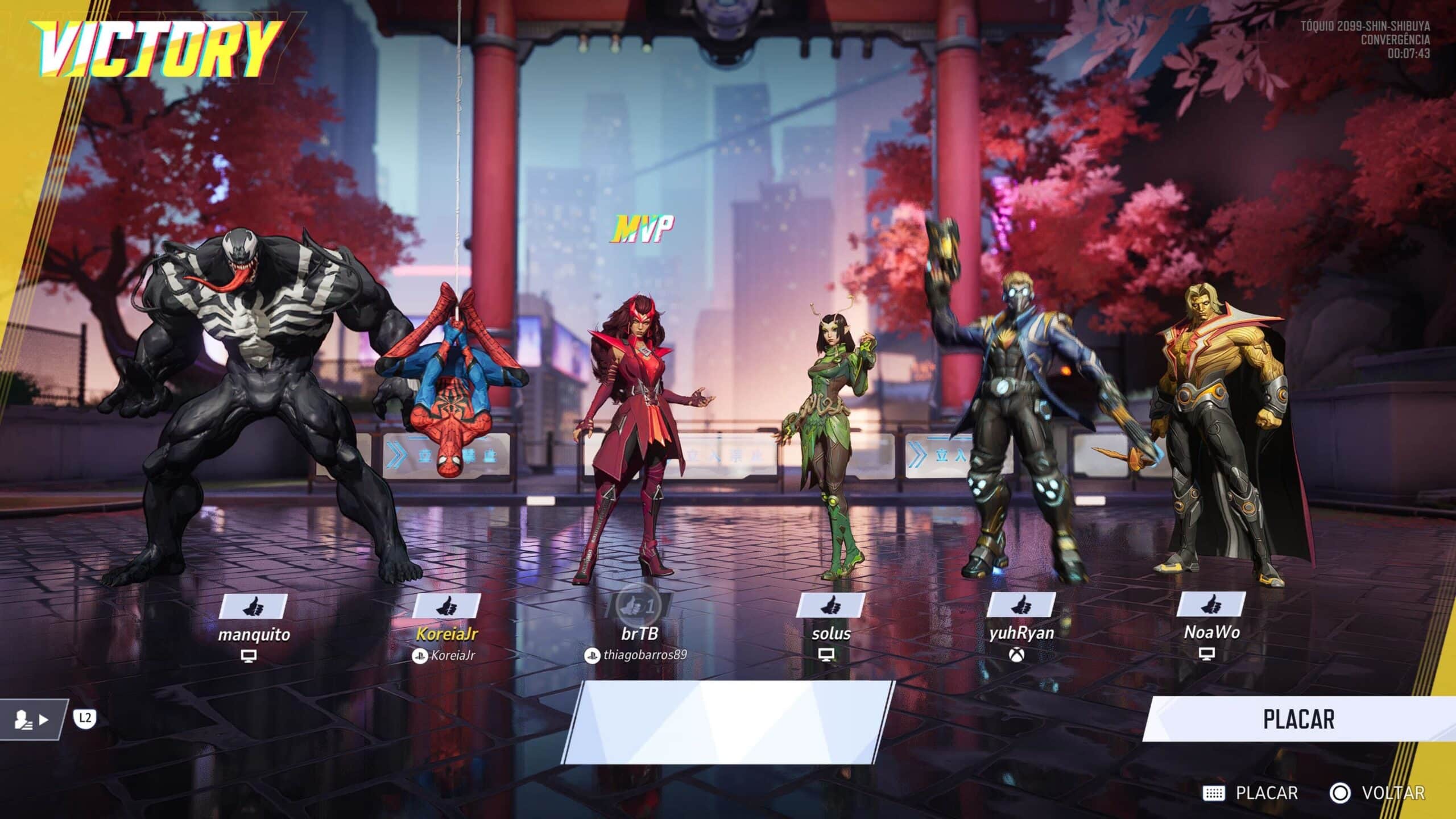Screen dimensions: 1456x819
Task: Click the PC platform icon below solus
Action: pyautogui.click(x=826, y=655)
